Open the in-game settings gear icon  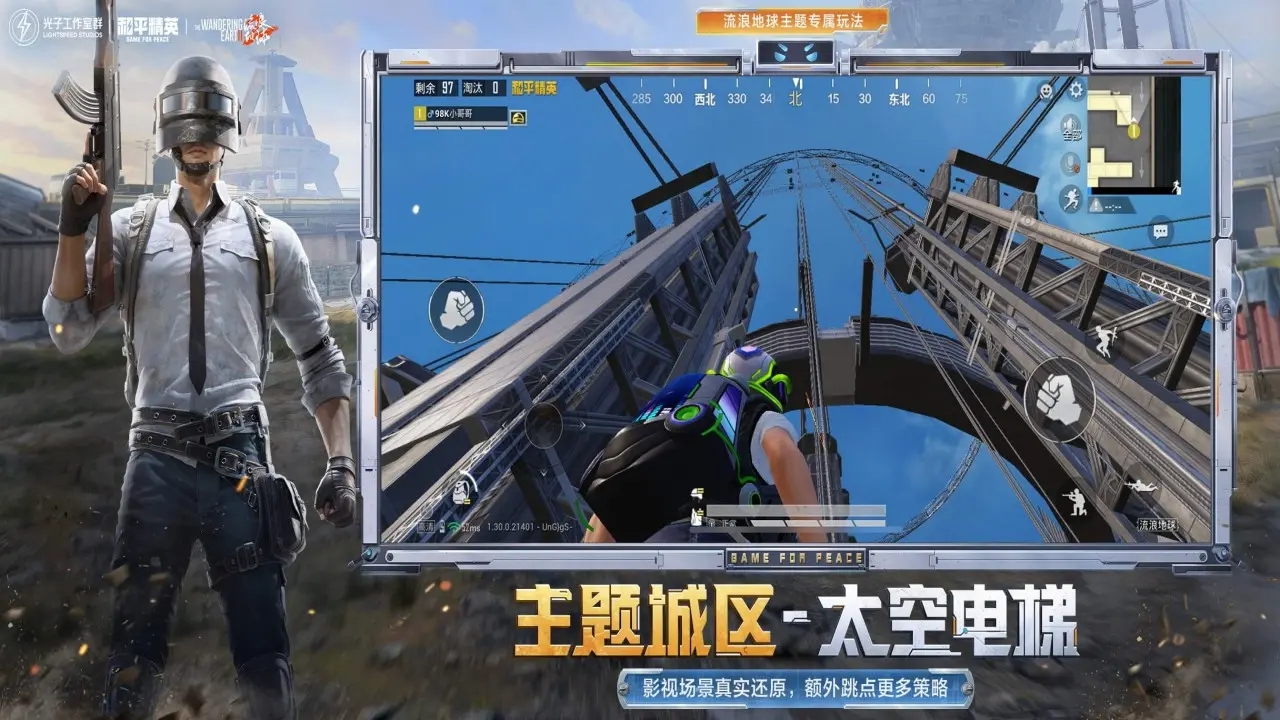(1075, 88)
